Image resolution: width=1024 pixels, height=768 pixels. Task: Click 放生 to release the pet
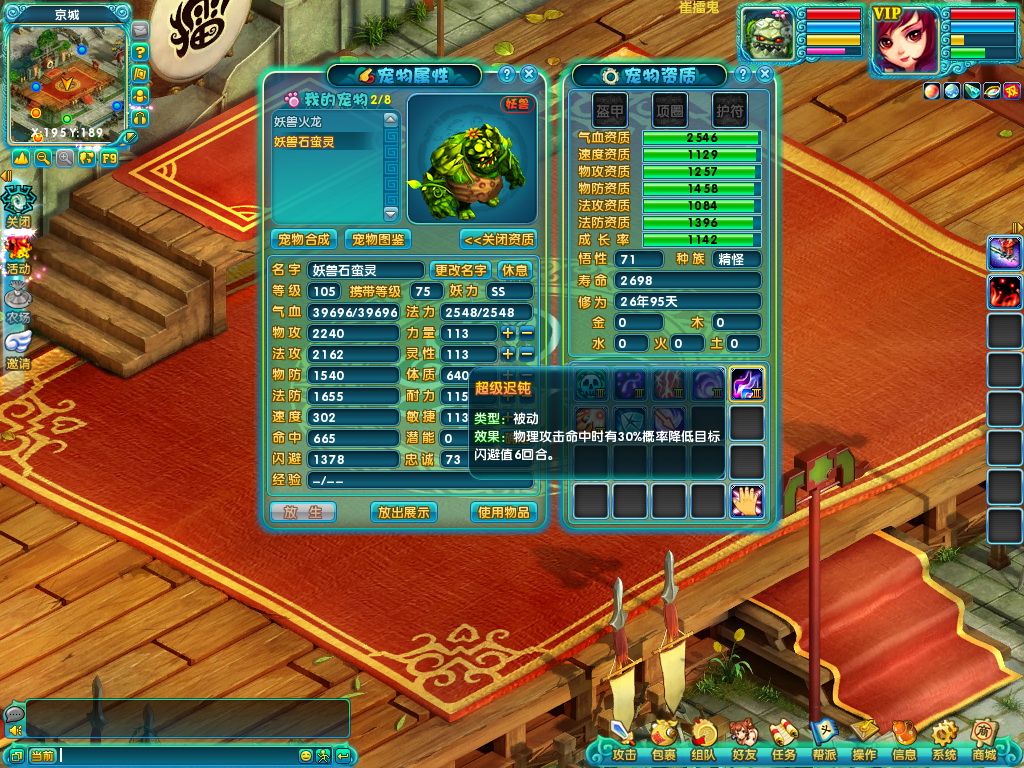[x=302, y=512]
